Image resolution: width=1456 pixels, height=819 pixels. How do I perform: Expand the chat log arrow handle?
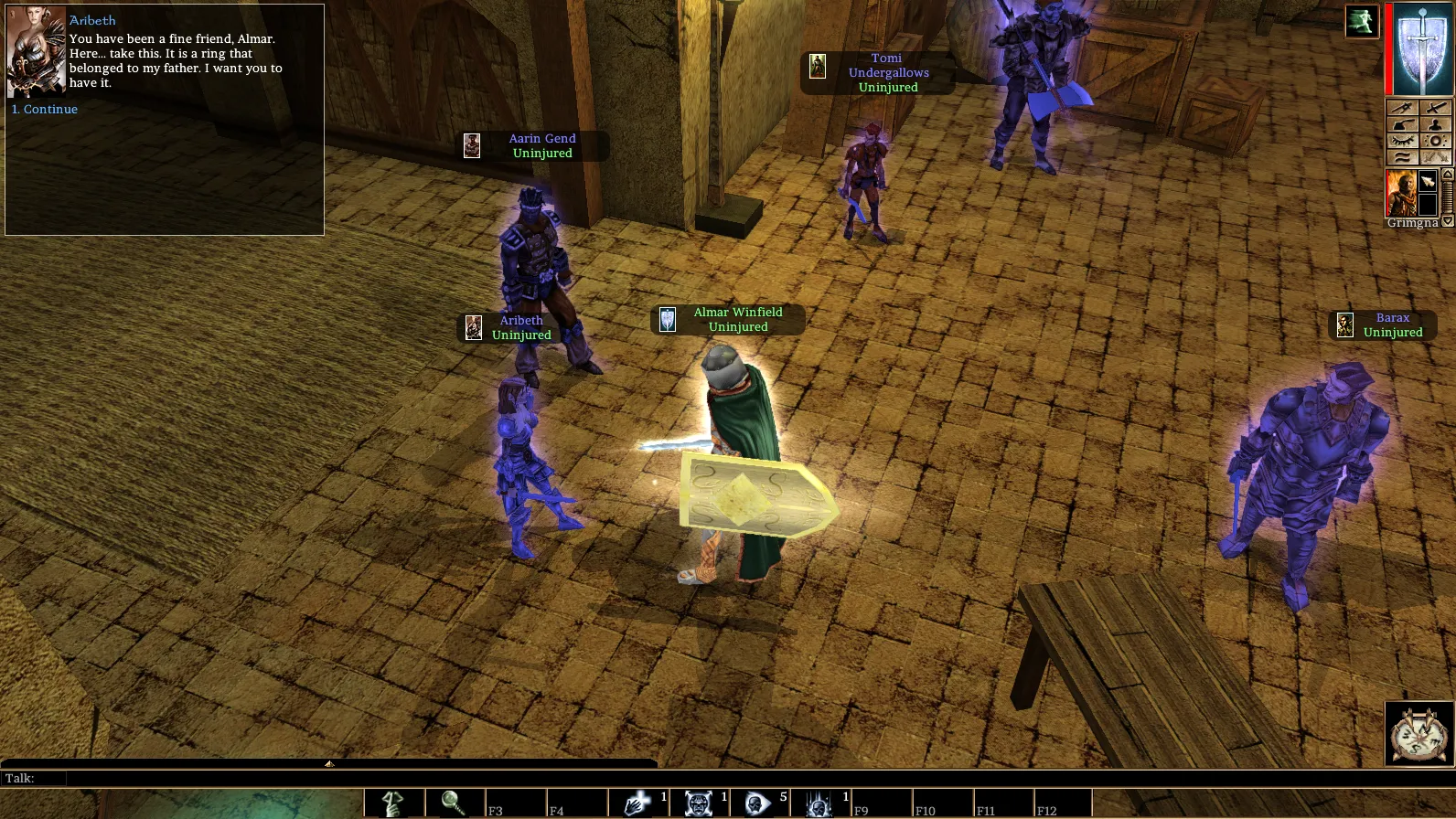click(x=329, y=763)
